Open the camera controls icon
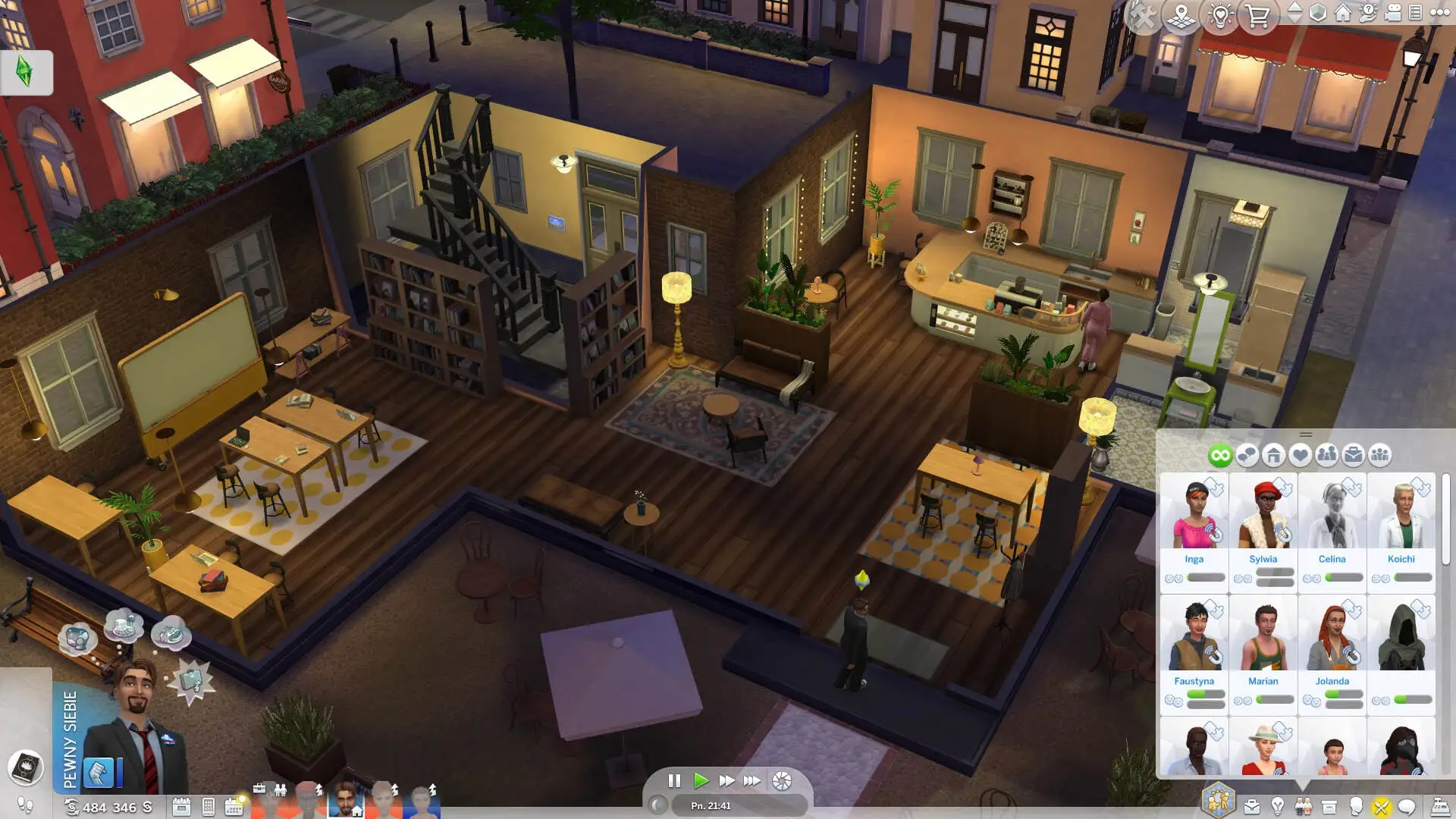1456x819 pixels. tap(1392, 13)
